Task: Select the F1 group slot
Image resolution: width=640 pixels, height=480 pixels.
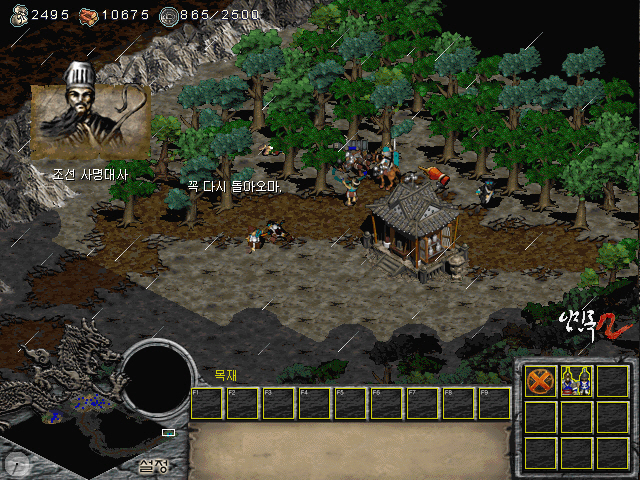Action: click(206, 403)
